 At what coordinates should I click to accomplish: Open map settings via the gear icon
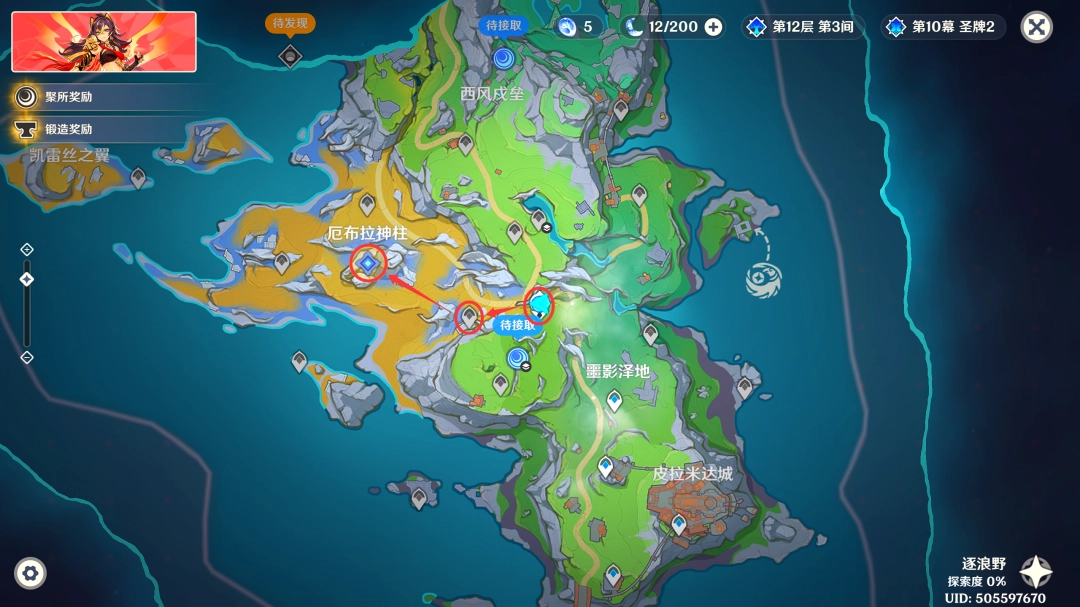pyautogui.click(x=30, y=573)
